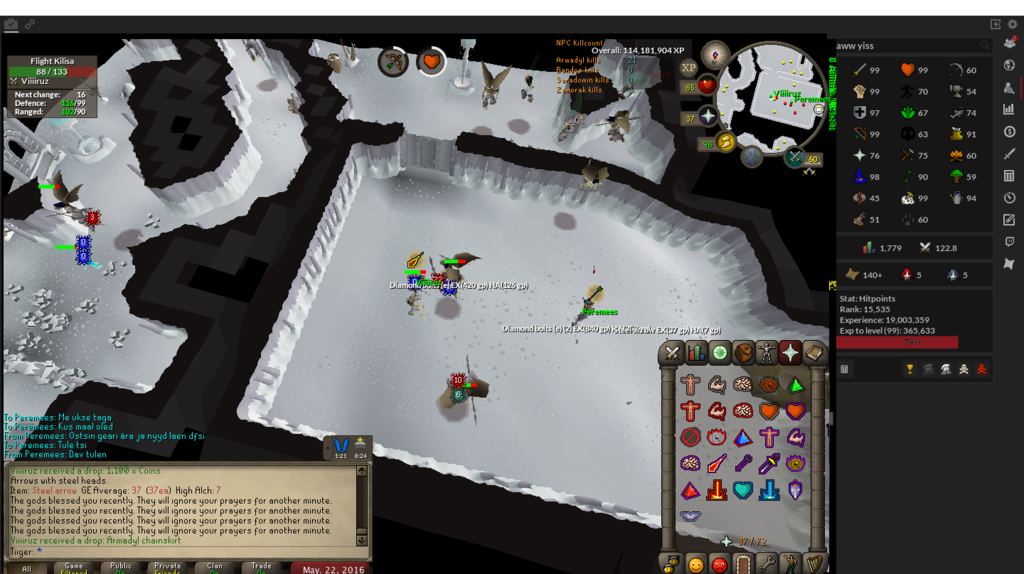
Task: Open the Worn Equipment tab
Action: coord(767,353)
